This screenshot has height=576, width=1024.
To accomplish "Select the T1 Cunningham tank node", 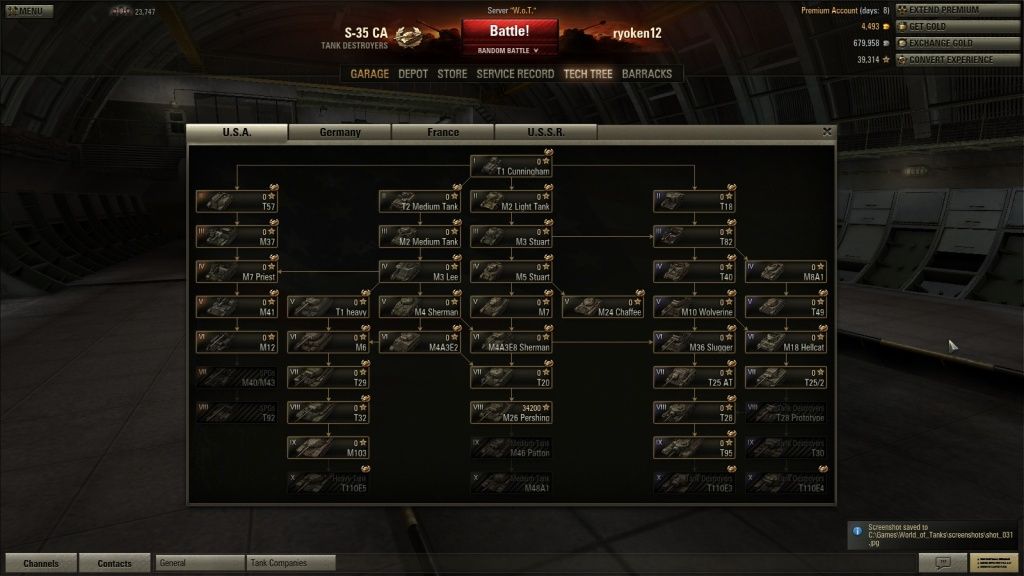I will pyautogui.click(x=511, y=166).
